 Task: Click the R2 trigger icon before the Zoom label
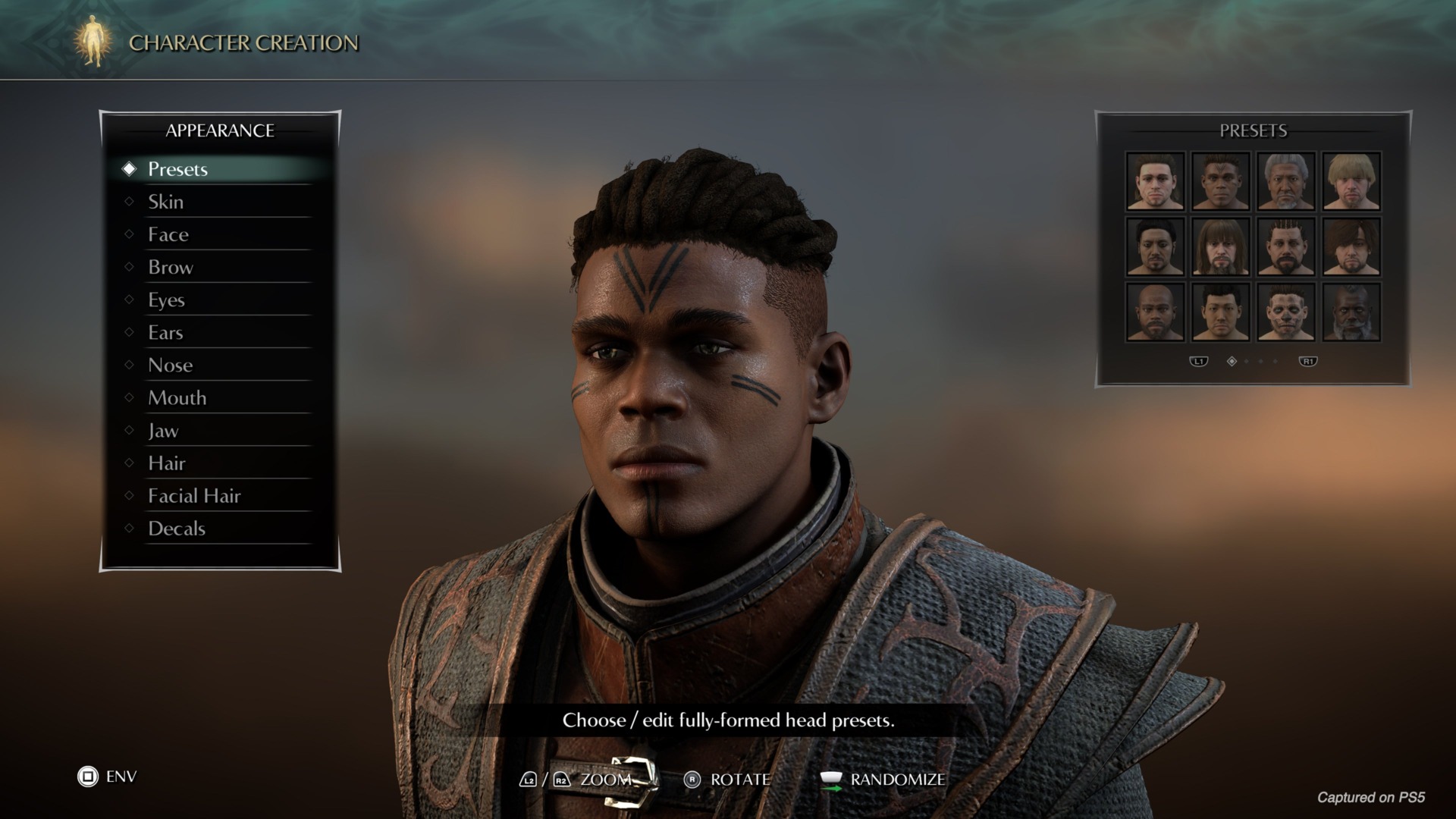(x=561, y=780)
